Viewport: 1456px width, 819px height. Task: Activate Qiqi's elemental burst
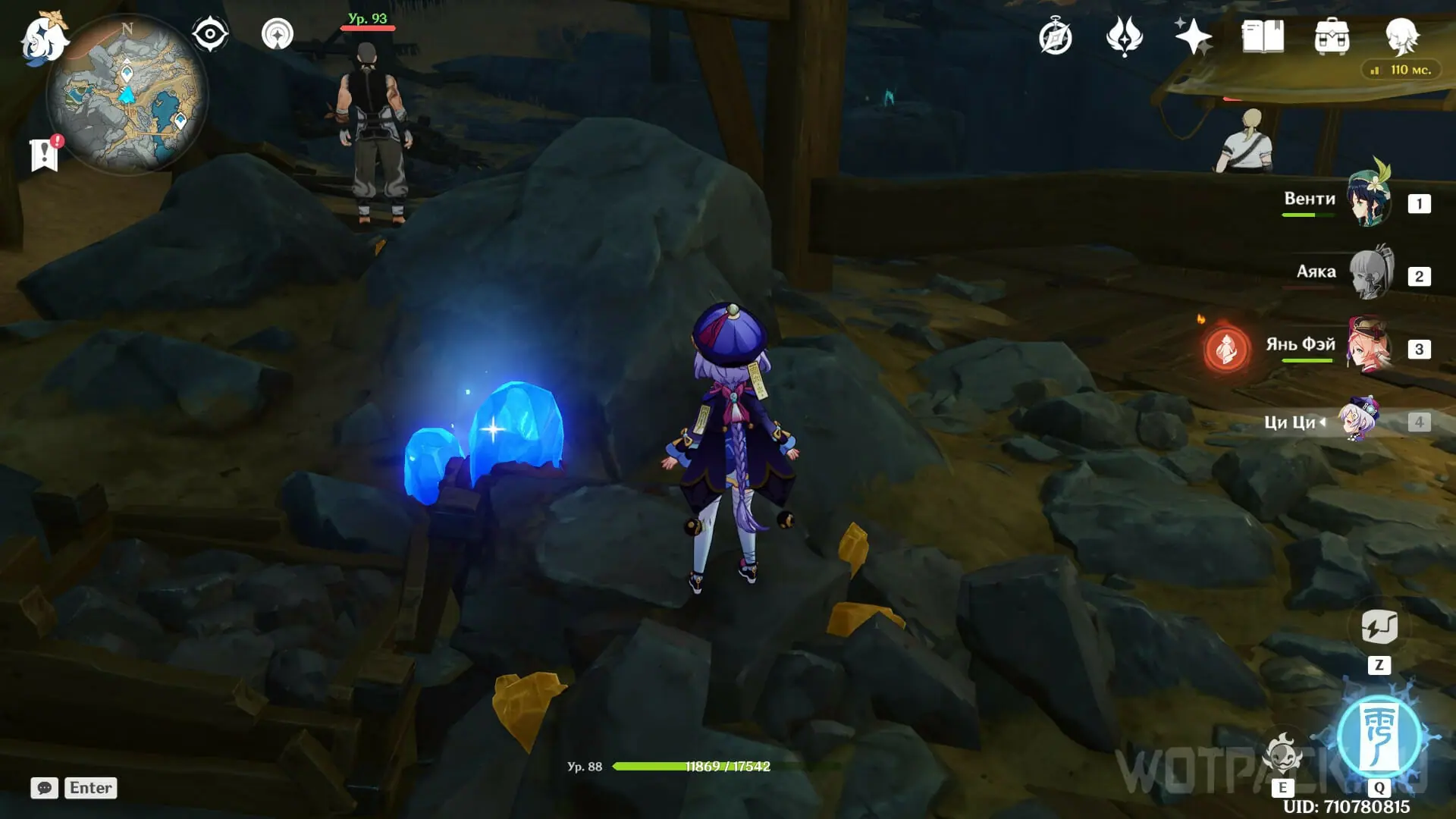(x=1379, y=736)
